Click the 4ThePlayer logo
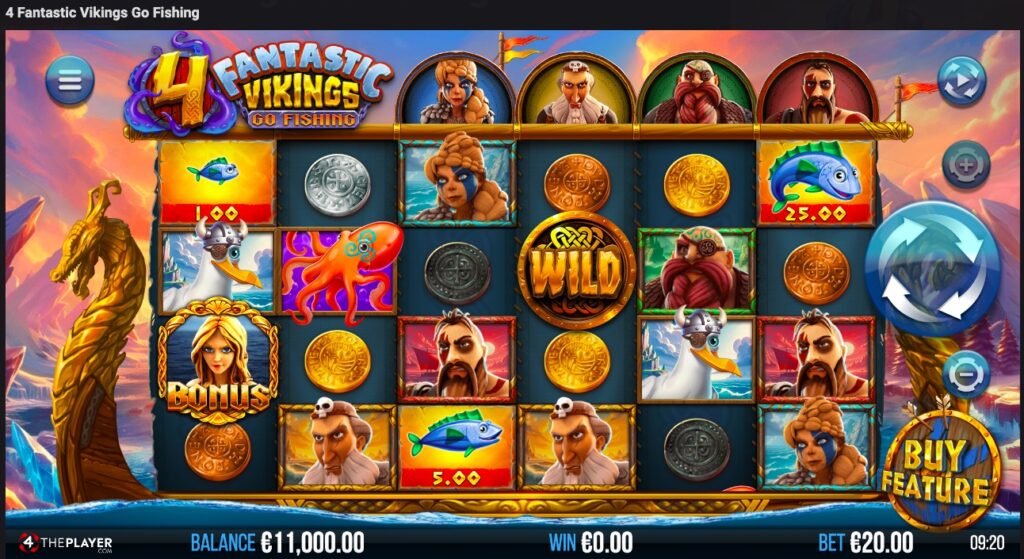This screenshot has width=1024, height=559. click(64, 543)
